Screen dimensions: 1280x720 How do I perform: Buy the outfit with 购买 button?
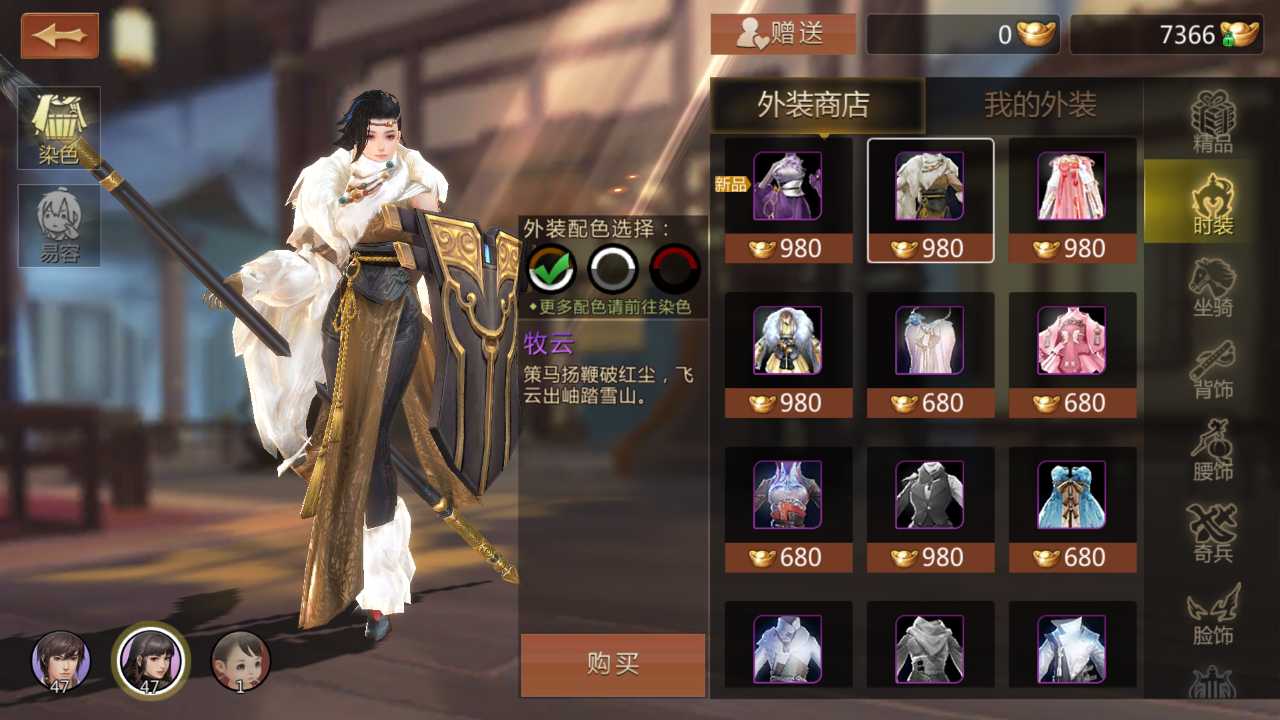[612, 664]
